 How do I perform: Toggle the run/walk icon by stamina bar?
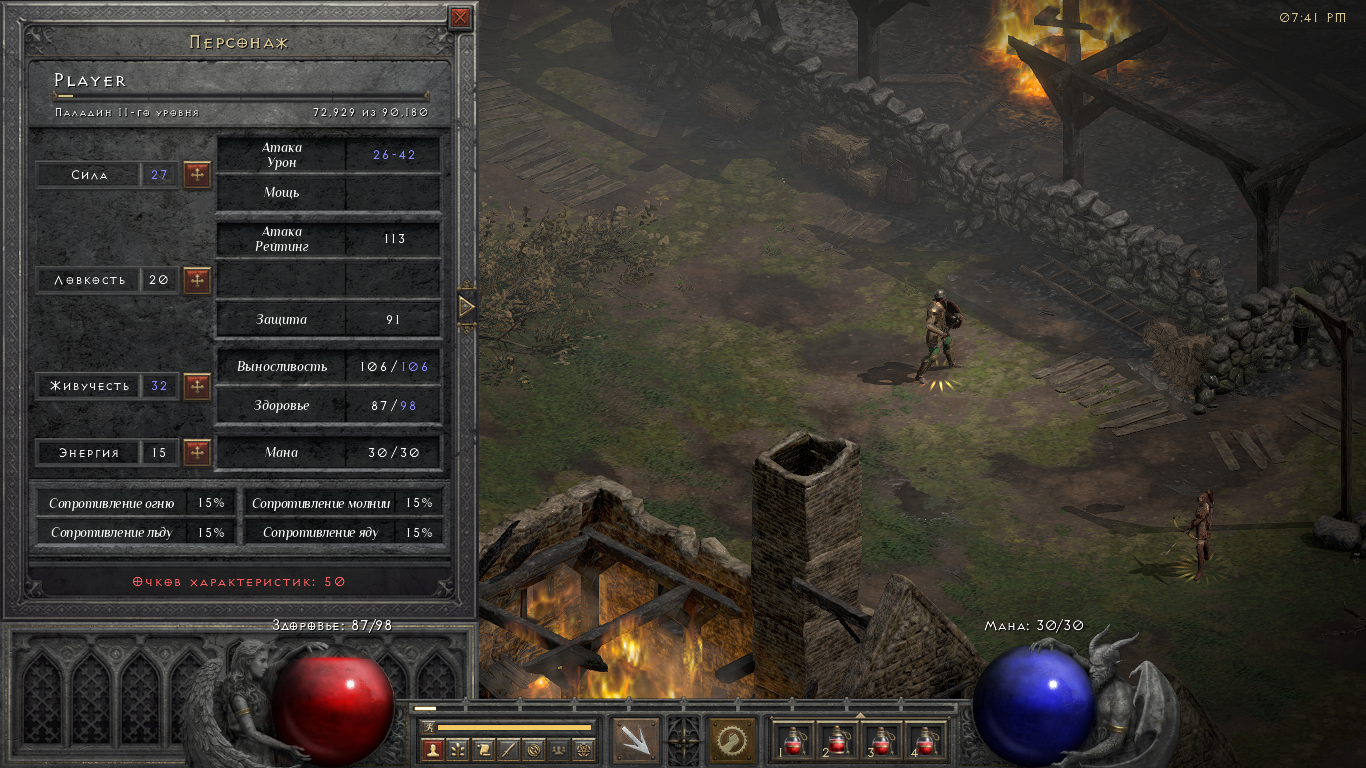(428, 727)
